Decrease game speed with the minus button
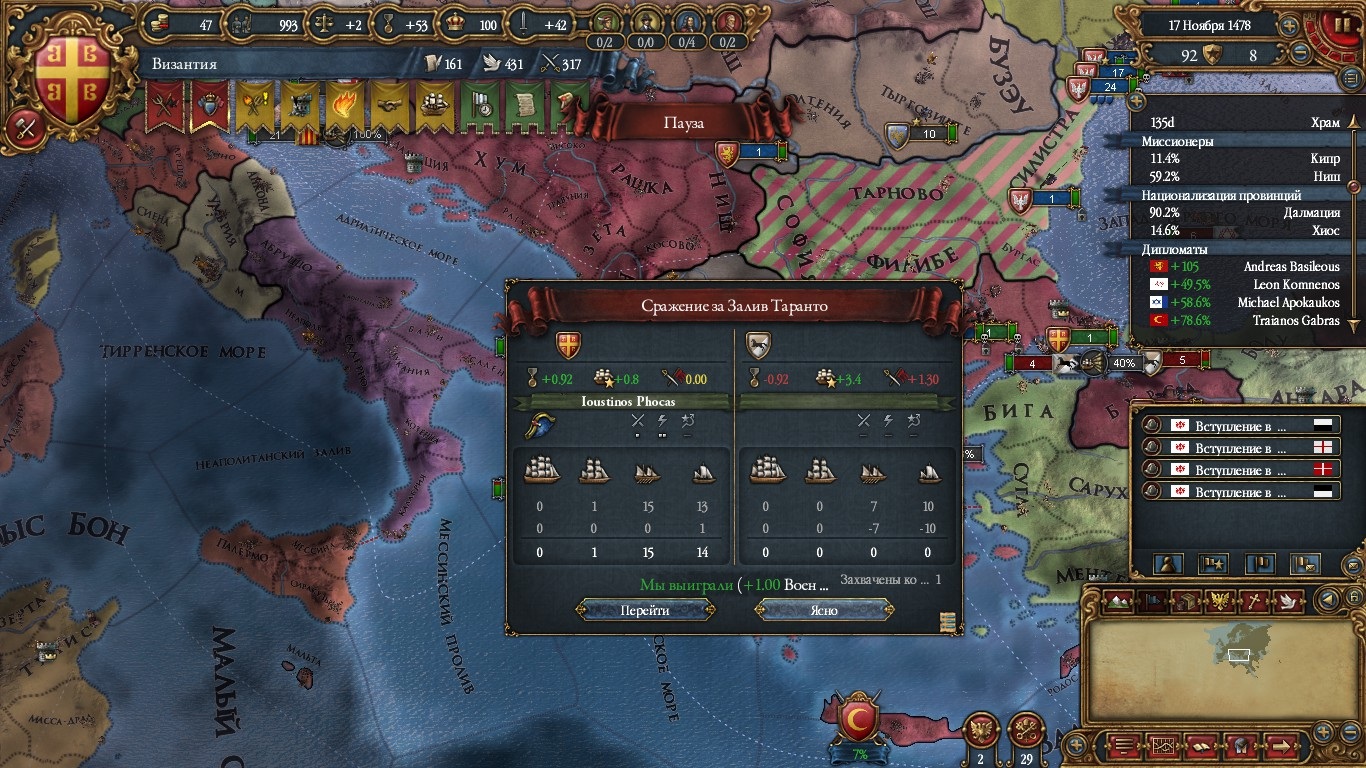1366x768 pixels. (x=1300, y=55)
